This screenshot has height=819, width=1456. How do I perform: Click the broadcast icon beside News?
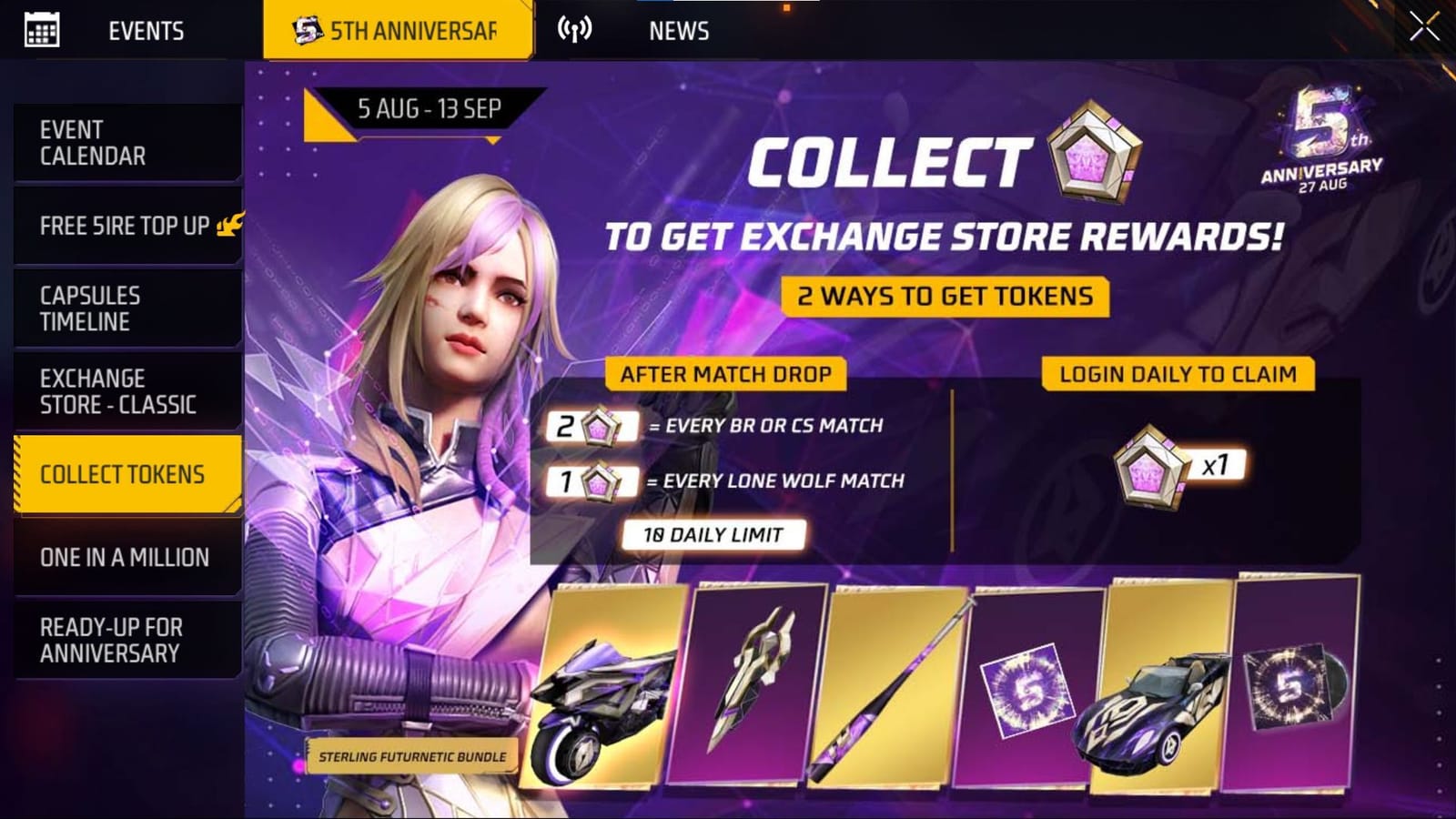tap(573, 28)
